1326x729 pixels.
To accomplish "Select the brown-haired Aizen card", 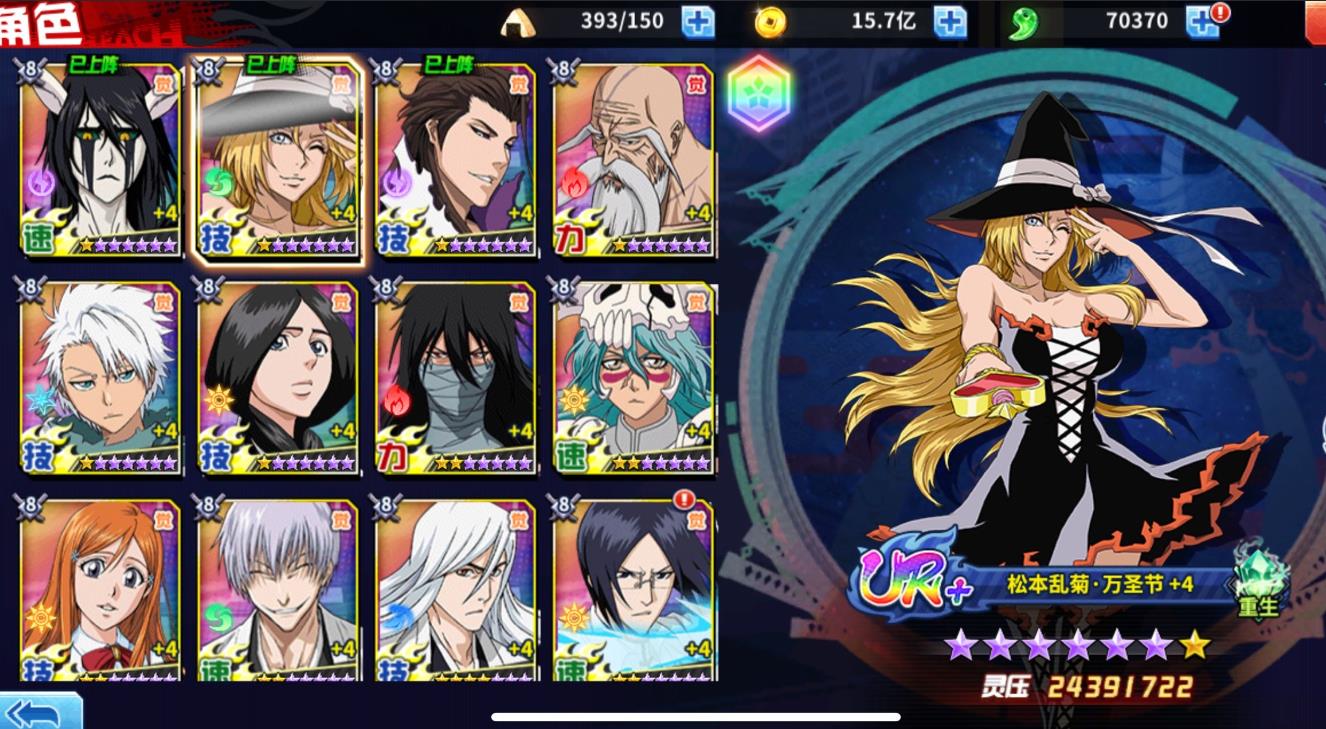I will pos(456,160).
